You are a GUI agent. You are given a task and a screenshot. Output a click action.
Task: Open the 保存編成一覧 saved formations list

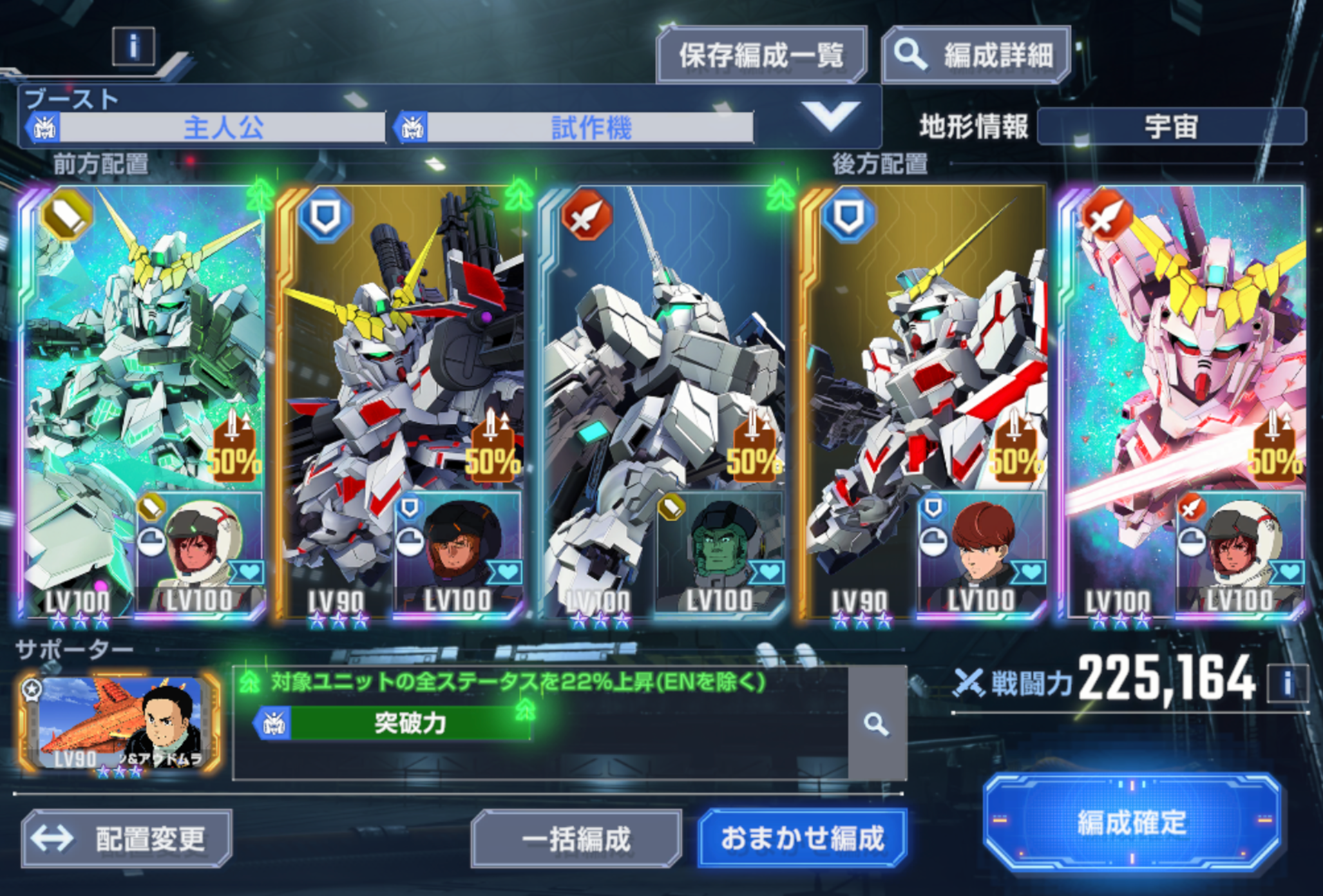click(x=761, y=55)
